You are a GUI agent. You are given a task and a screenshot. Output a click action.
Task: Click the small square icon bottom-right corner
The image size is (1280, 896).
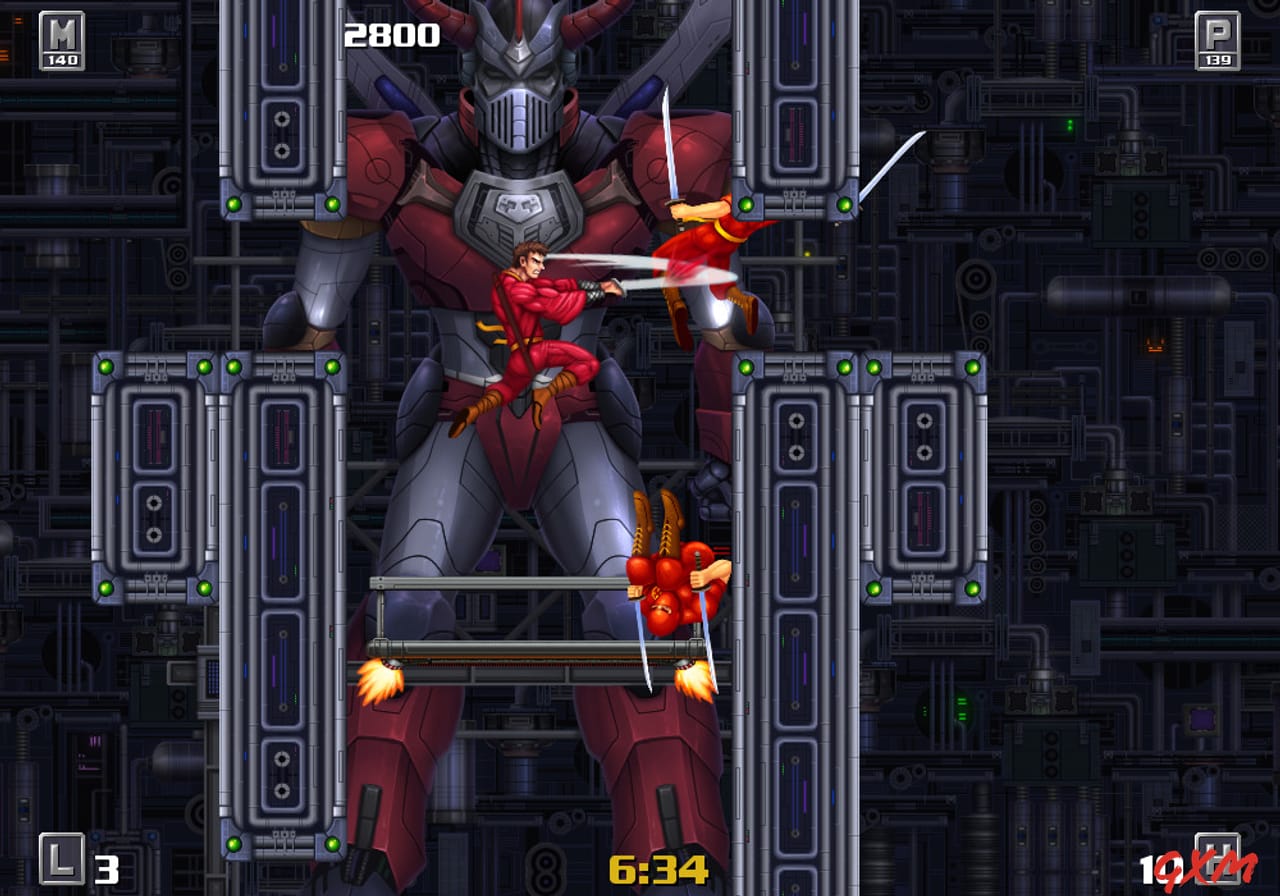tap(1218, 857)
